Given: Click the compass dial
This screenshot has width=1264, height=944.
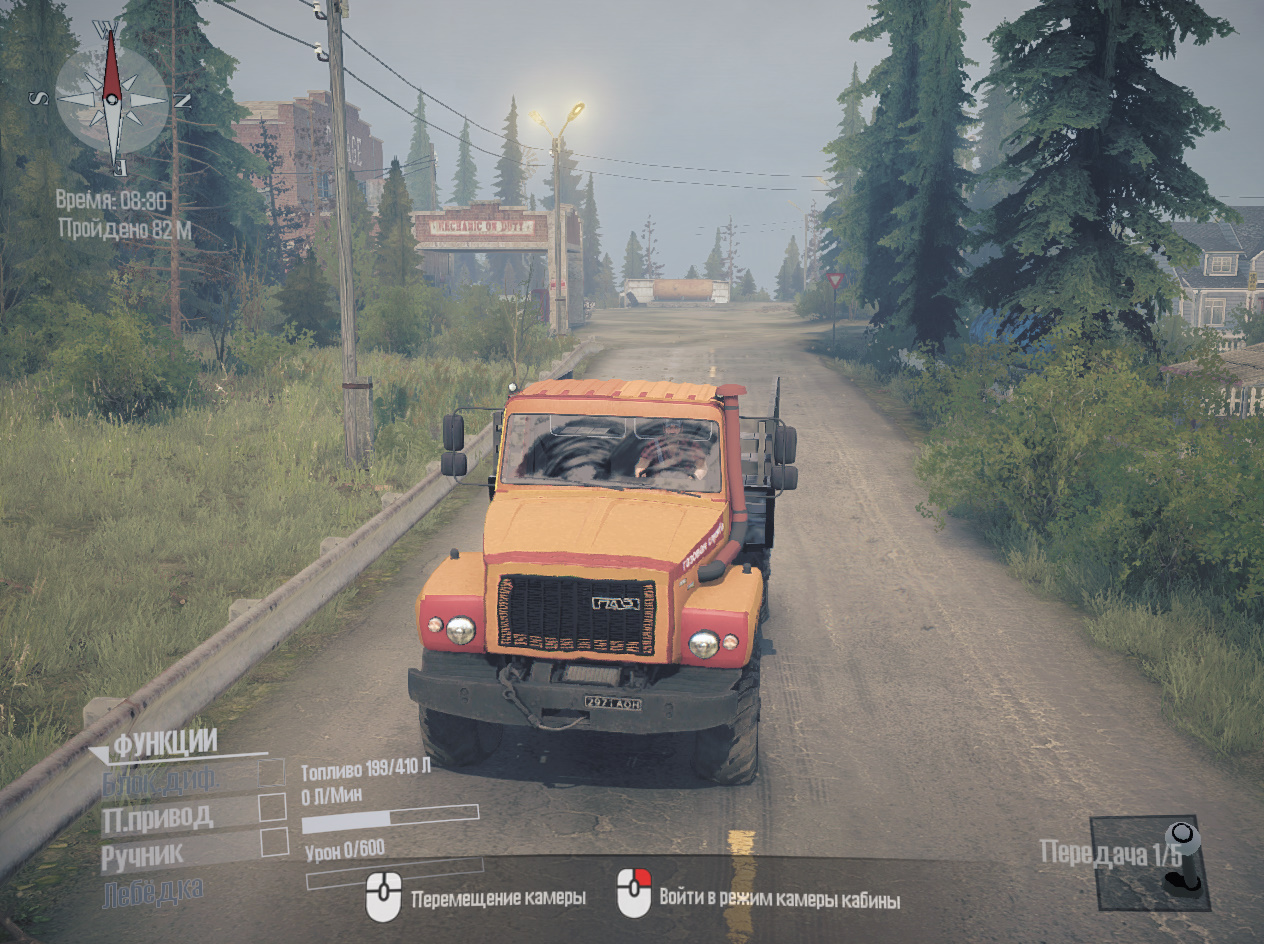Looking at the screenshot, I should [x=111, y=97].
